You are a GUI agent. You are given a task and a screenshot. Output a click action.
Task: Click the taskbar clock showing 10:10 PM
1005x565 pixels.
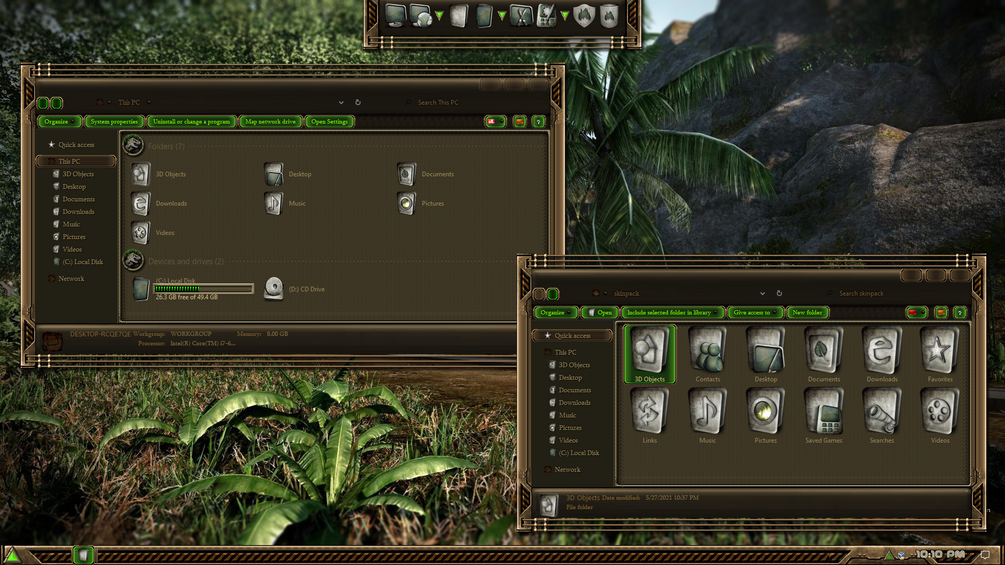tap(940, 554)
